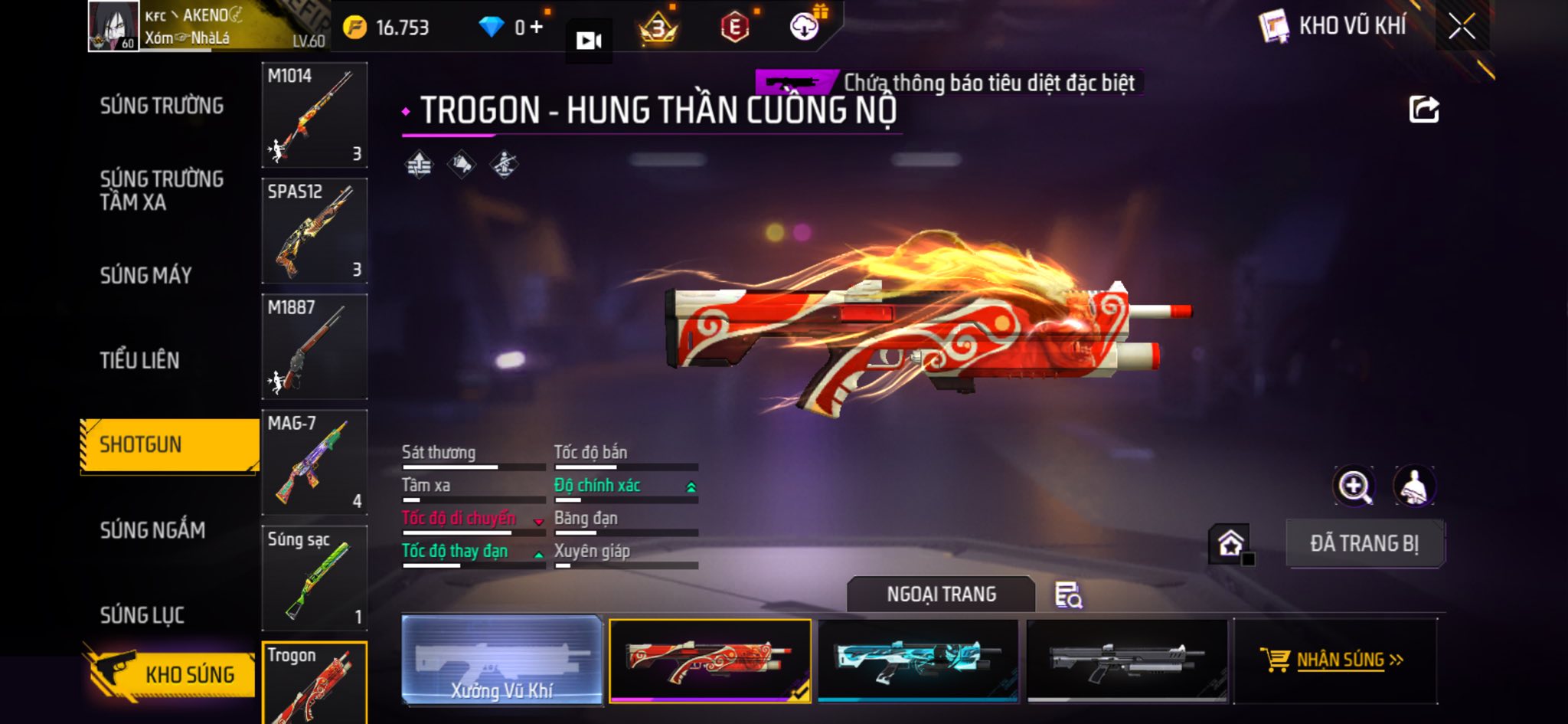Select the M1014 shotgun tile
Image resolution: width=1568 pixels, height=724 pixels.
(314, 115)
